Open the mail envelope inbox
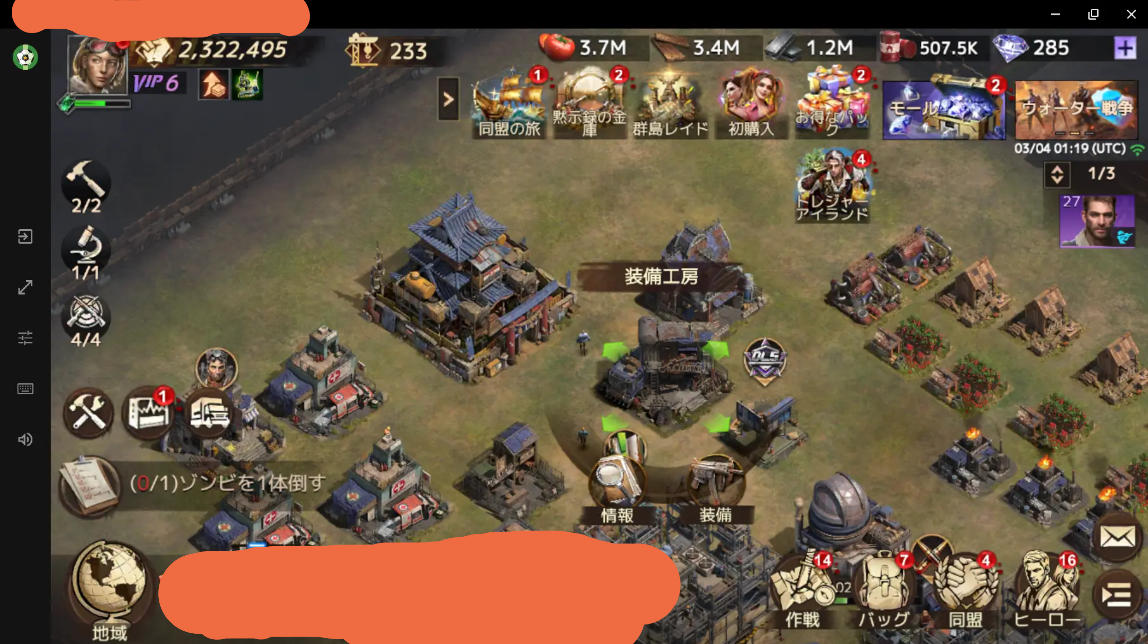Viewport: 1148px width, 644px height. [1117, 537]
